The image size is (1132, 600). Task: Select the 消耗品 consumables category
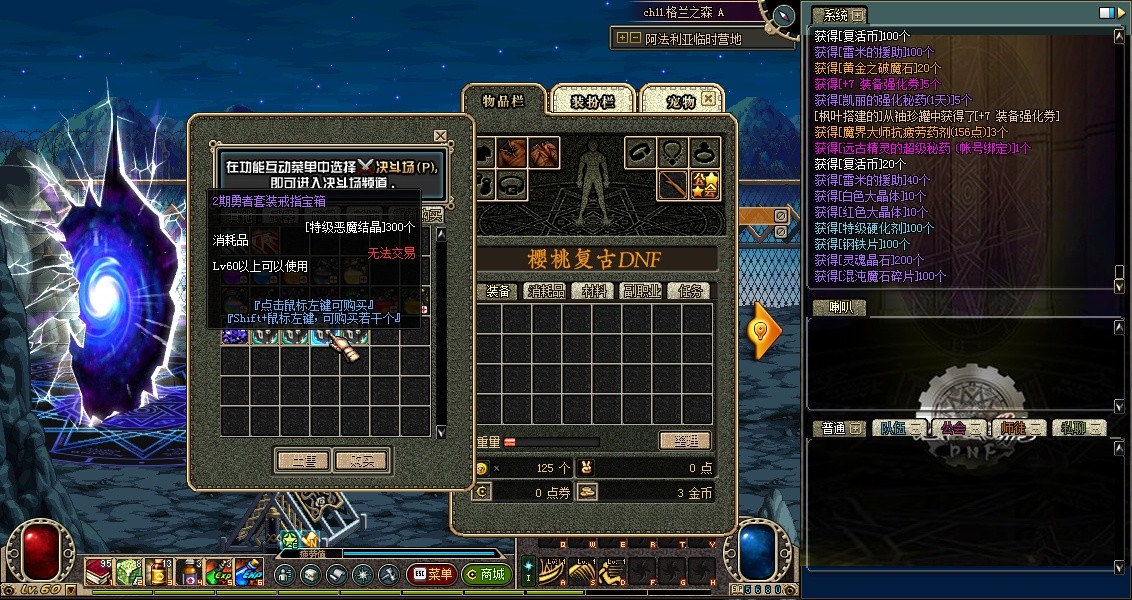click(546, 291)
